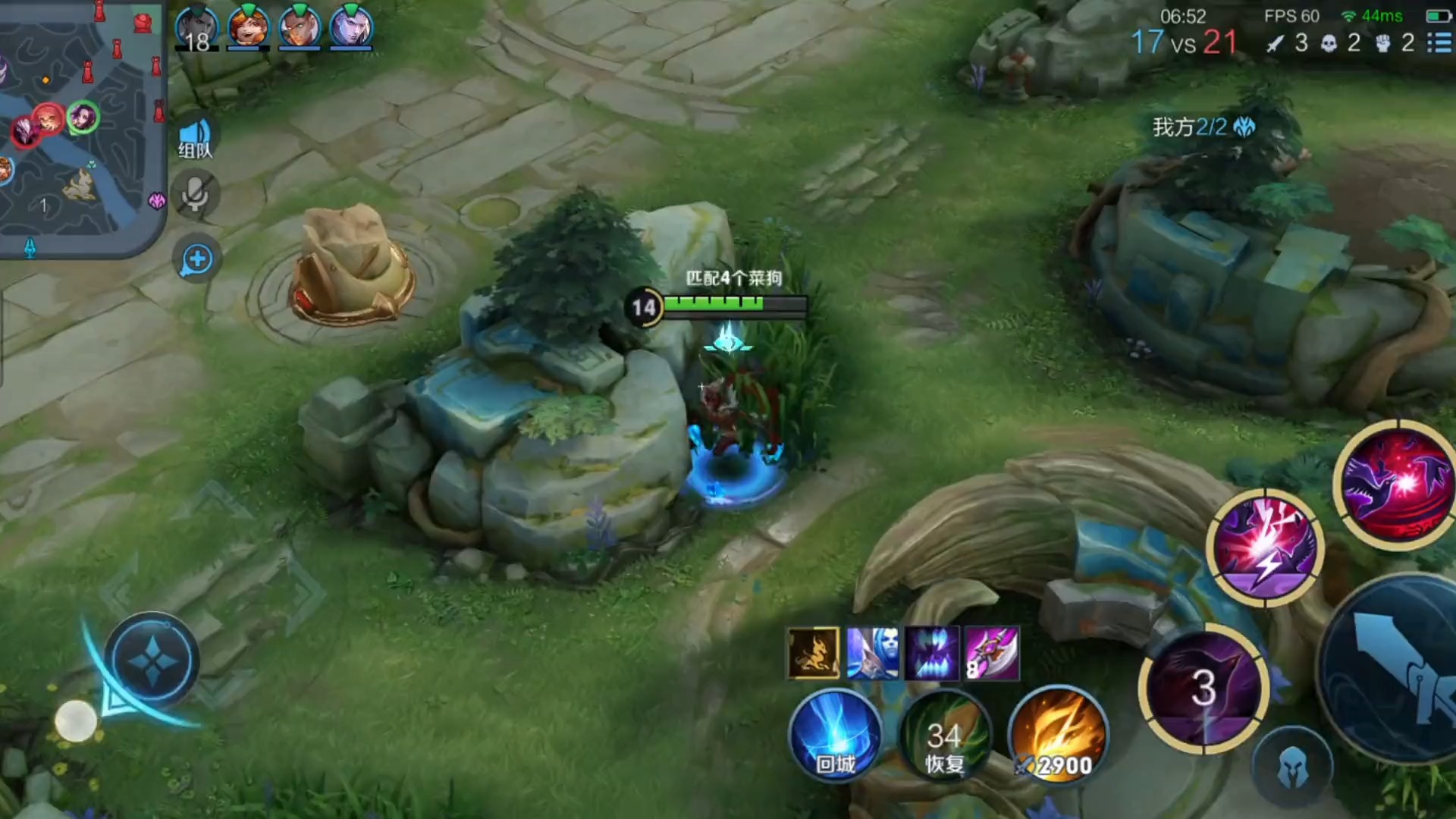Tap the helmet target-hero button
The image size is (1456, 819).
tap(1292, 767)
